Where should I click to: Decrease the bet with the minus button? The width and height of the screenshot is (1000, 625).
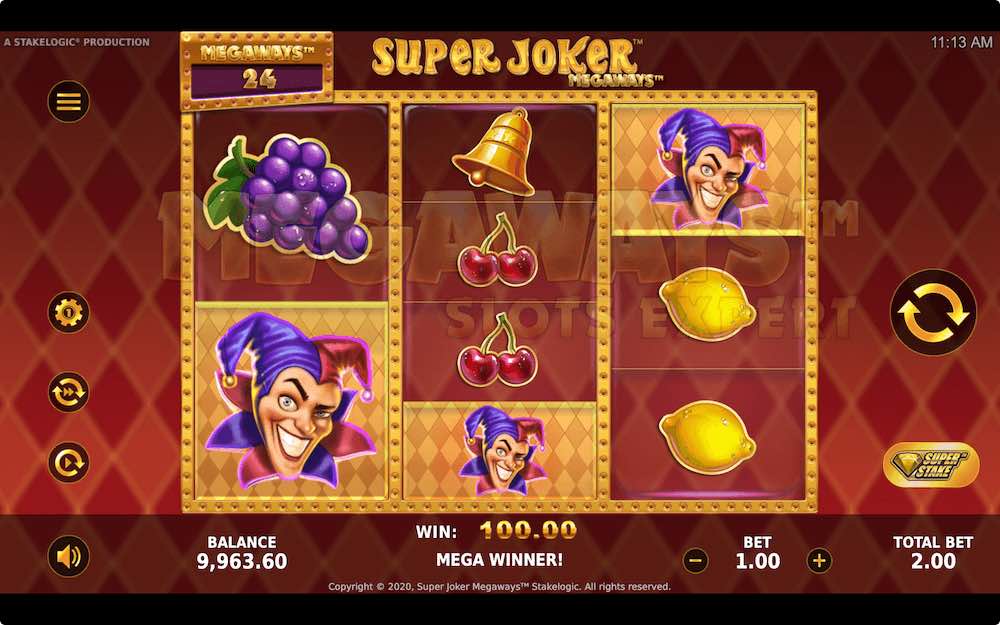point(695,561)
